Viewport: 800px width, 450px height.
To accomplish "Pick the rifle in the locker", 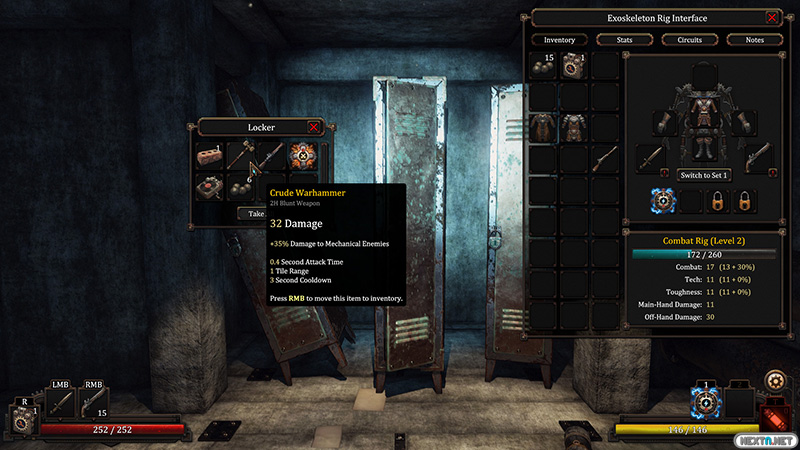I will click(271, 155).
